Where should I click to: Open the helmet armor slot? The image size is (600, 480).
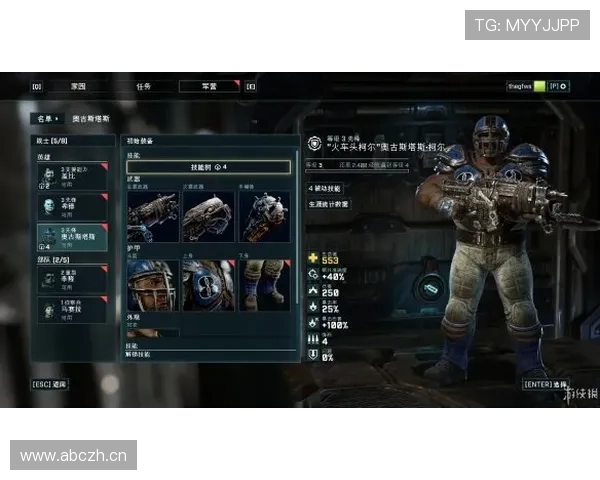tap(153, 284)
